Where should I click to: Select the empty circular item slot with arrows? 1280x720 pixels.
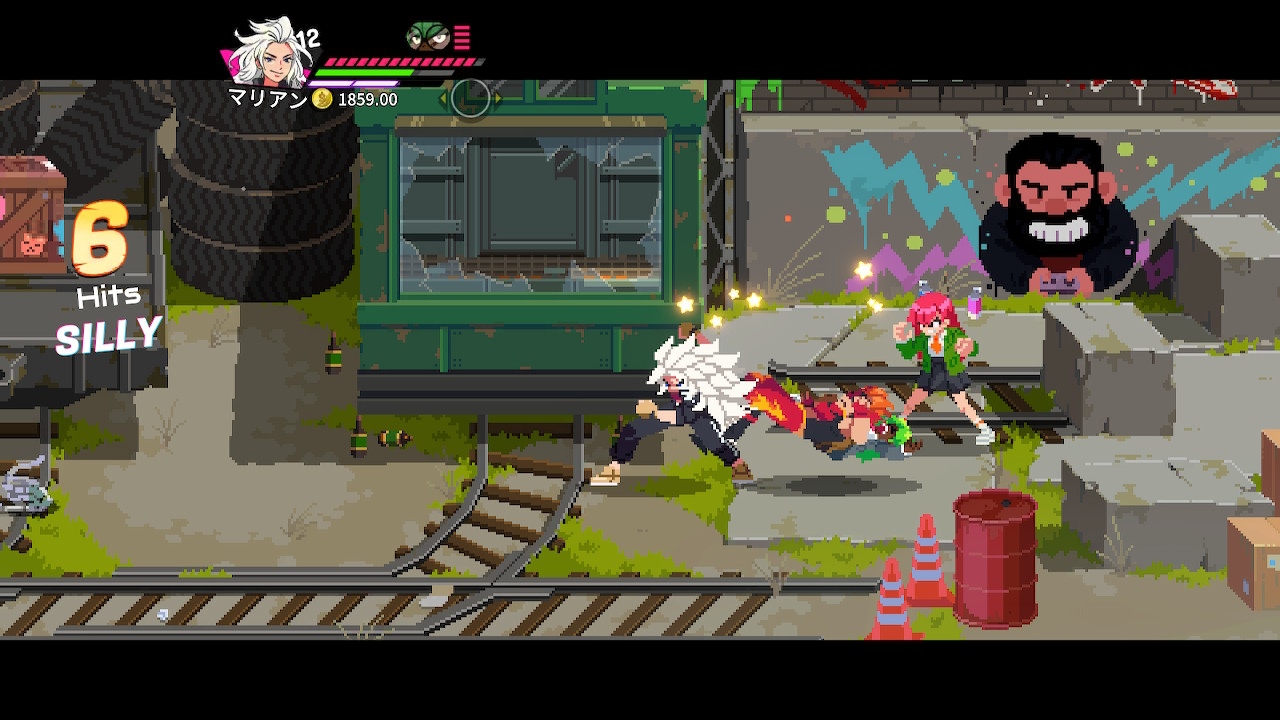pos(470,98)
